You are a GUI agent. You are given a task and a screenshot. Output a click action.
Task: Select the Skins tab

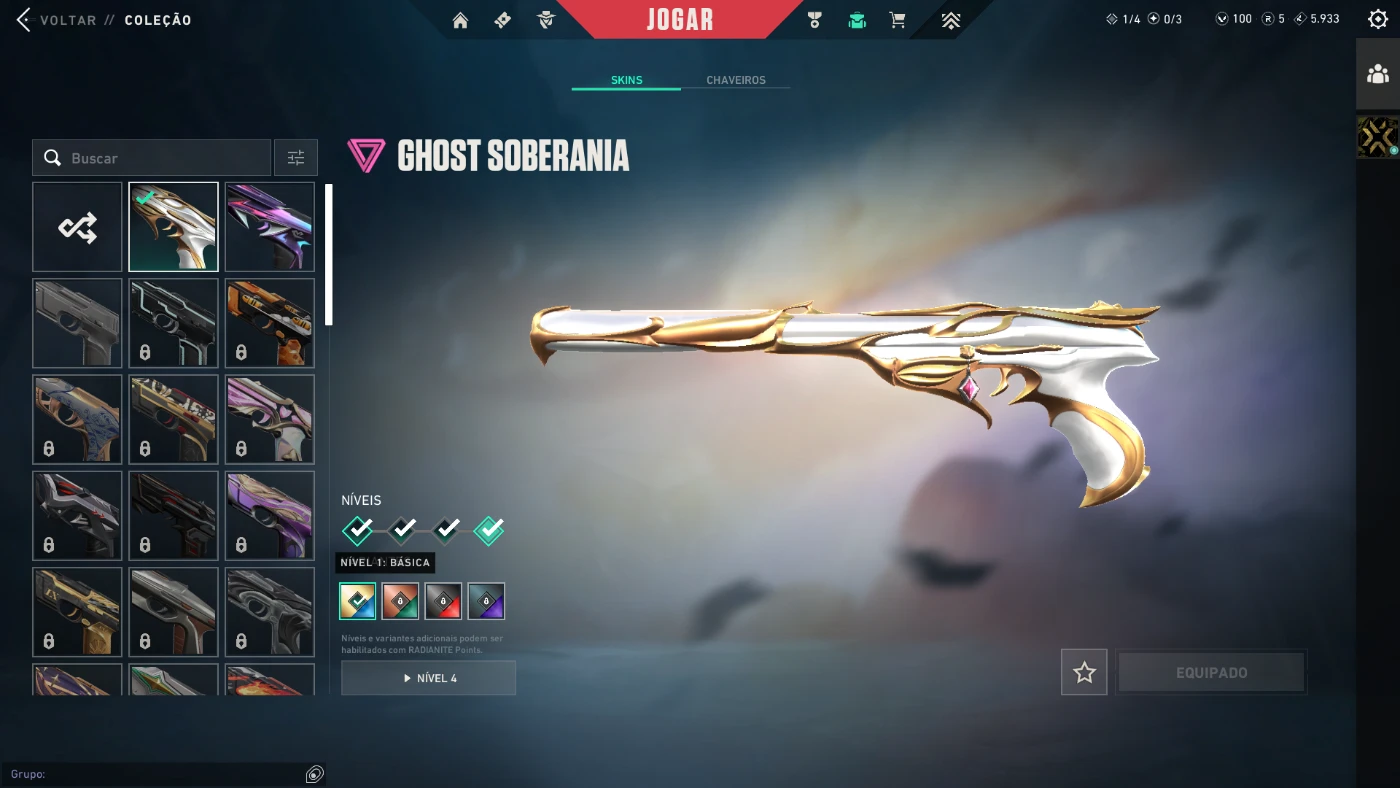point(626,80)
